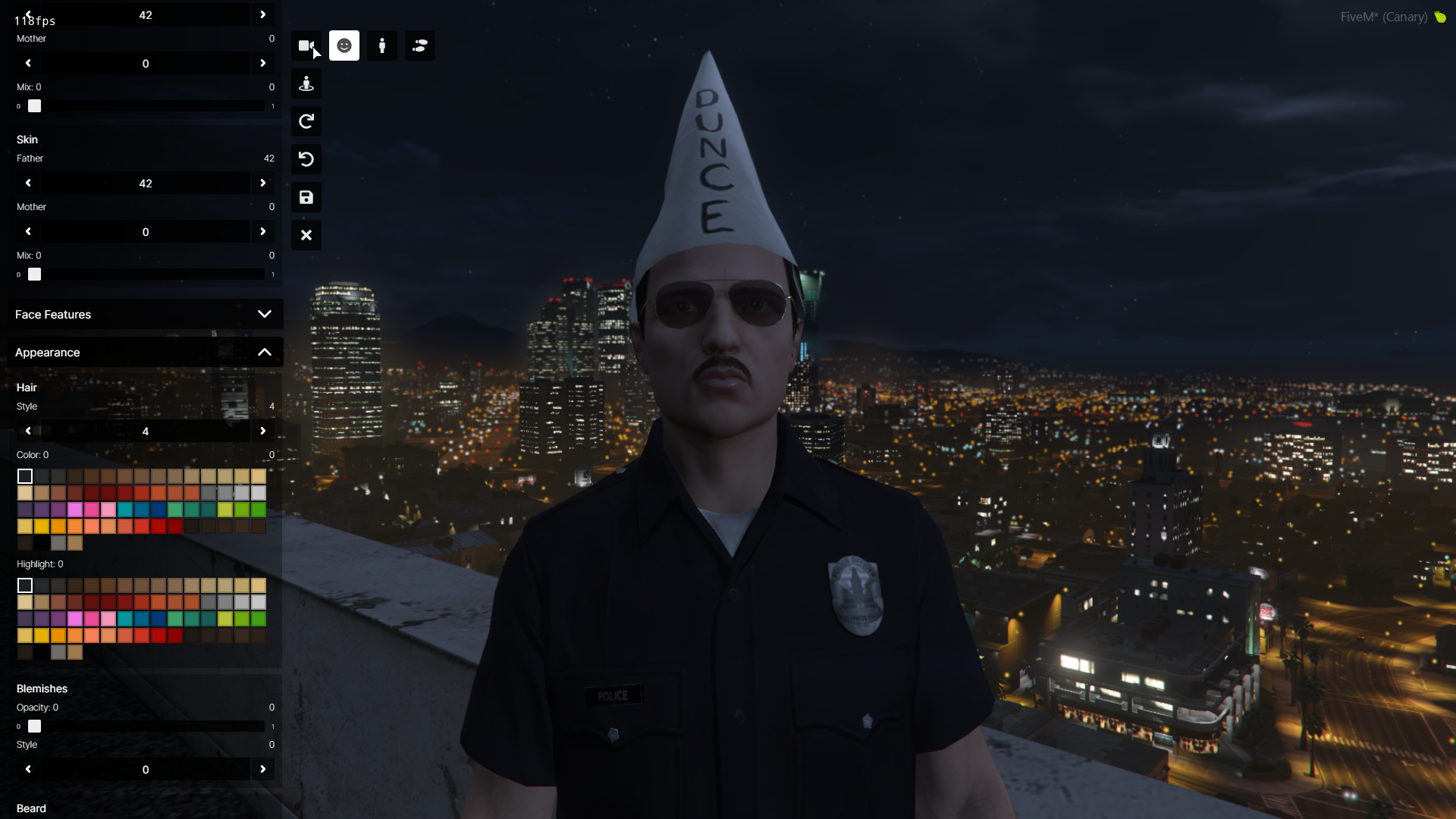
Task: Save the character customization
Action: [306, 197]
